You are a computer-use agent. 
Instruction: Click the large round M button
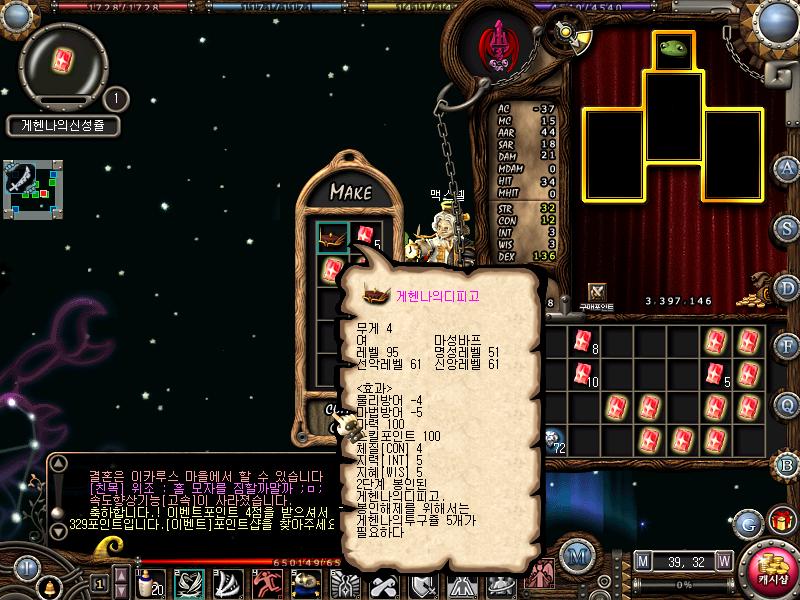point(575,555)
